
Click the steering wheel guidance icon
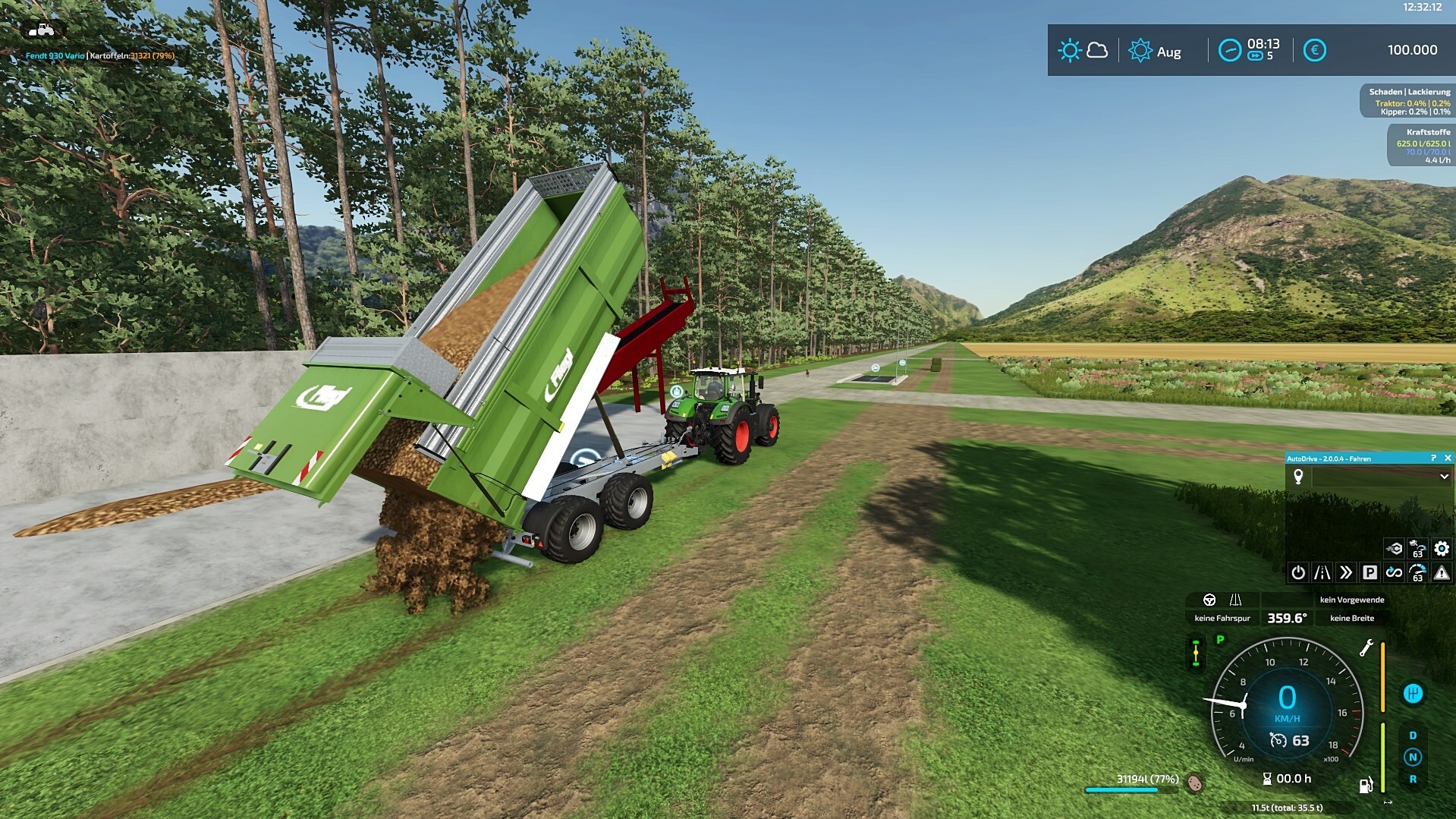tap(1209, 600)
